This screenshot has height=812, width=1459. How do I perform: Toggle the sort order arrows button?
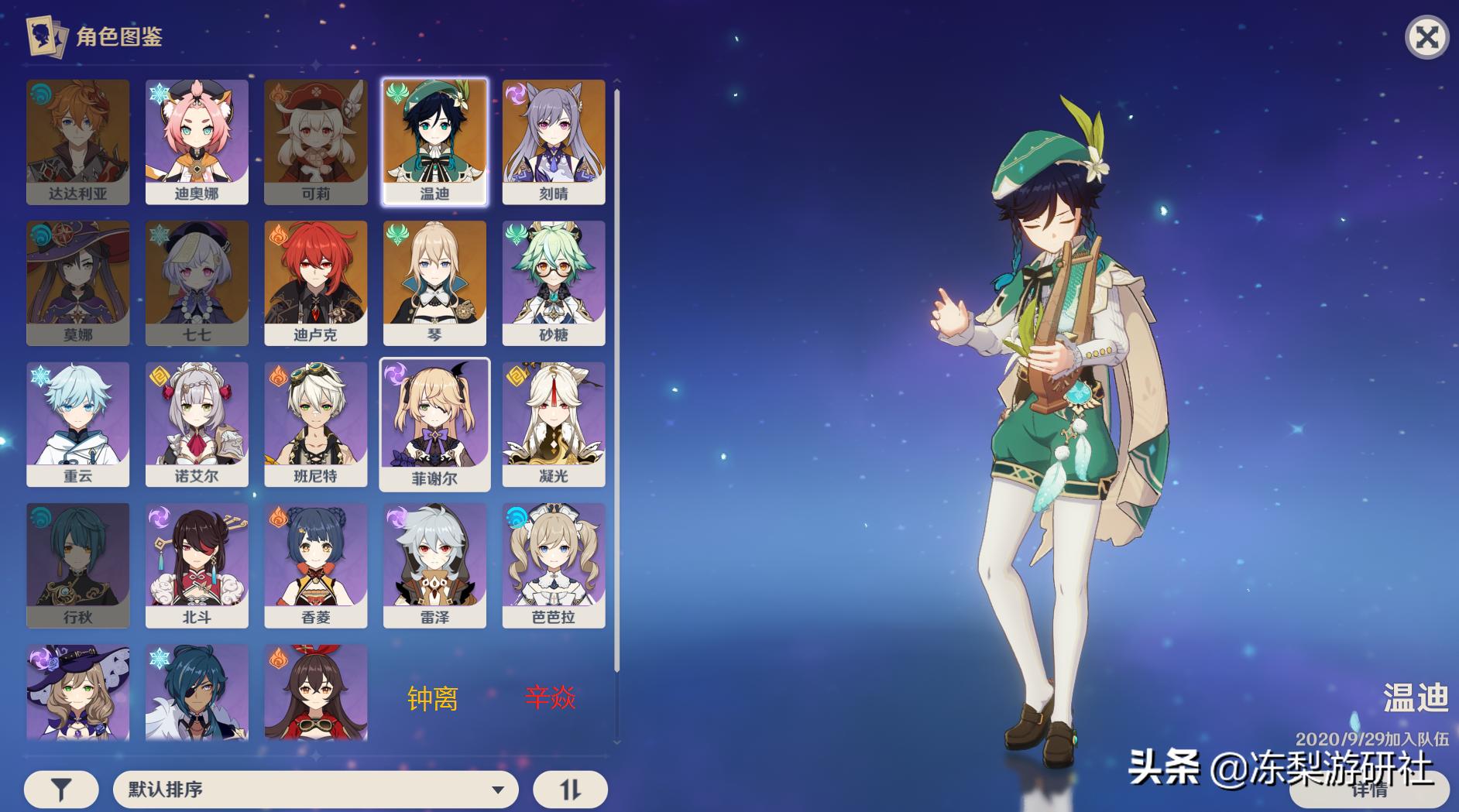point(570,790)
